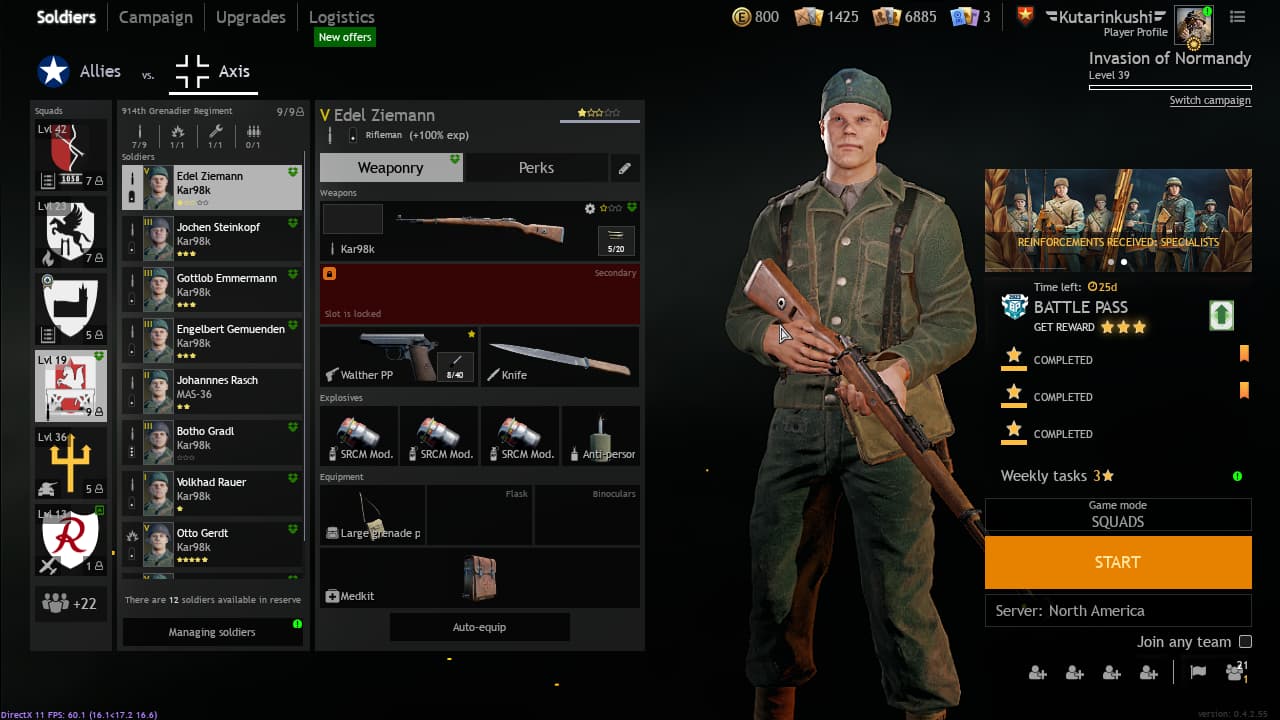Open the Medkit equipment slot

479,578
